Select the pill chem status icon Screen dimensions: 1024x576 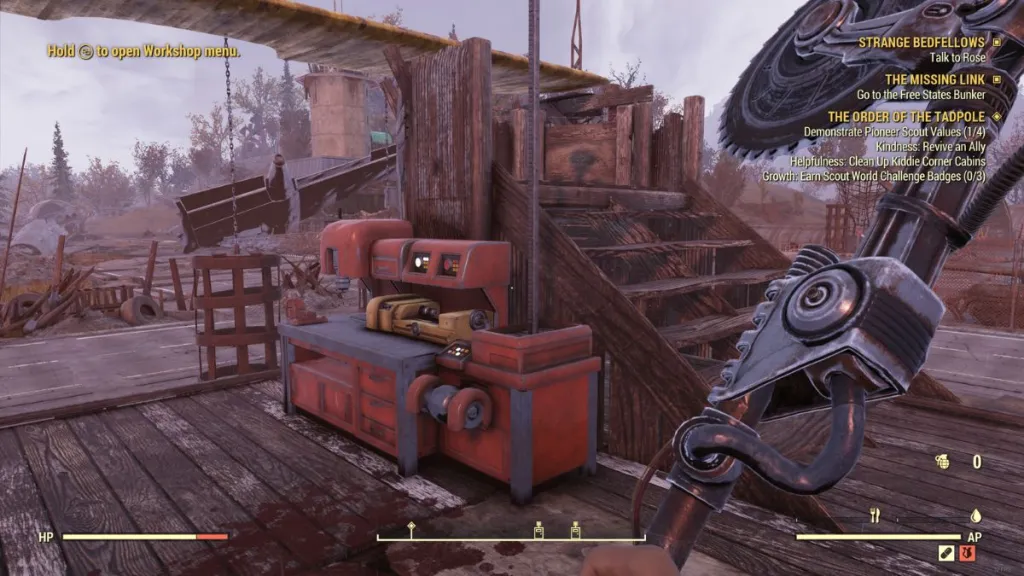click(x=946, y=553)
